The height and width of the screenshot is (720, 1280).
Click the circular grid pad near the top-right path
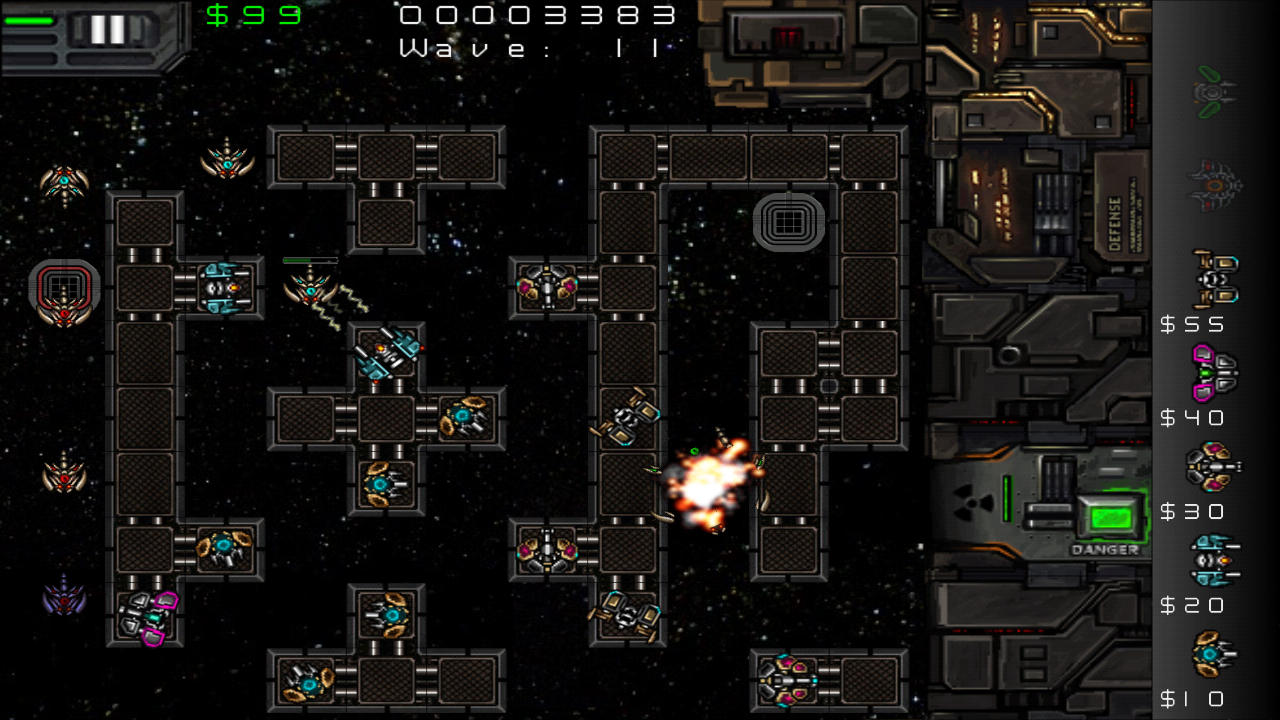tap(789, 222)
